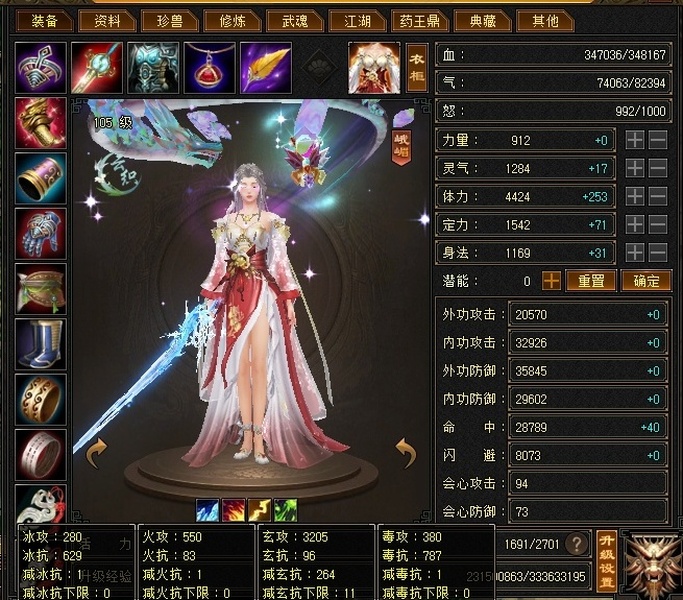This screenshot has height=600, width=683.
Task: Rotate character with the right arrow
Action: (405, 455)
